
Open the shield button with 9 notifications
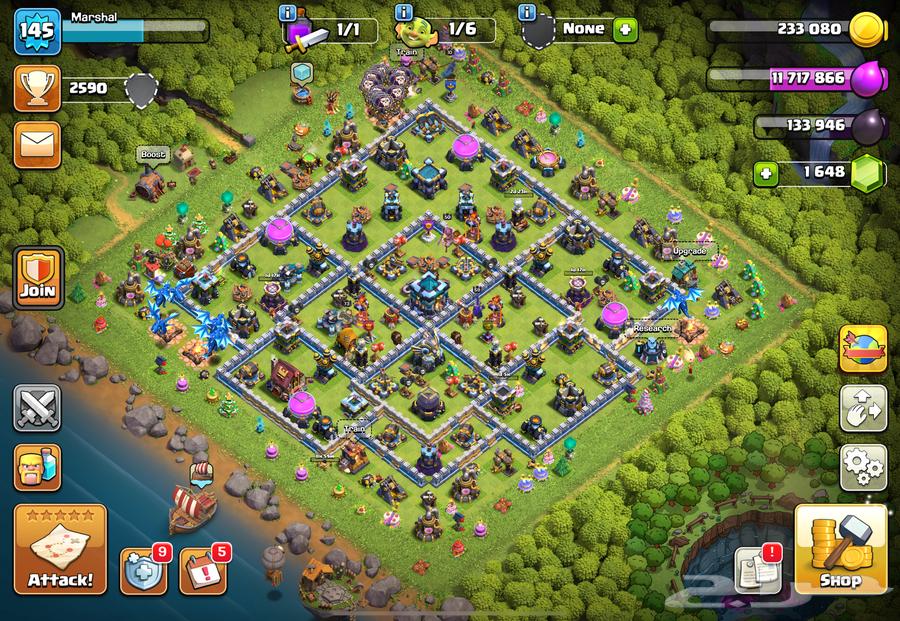point(144,570)
